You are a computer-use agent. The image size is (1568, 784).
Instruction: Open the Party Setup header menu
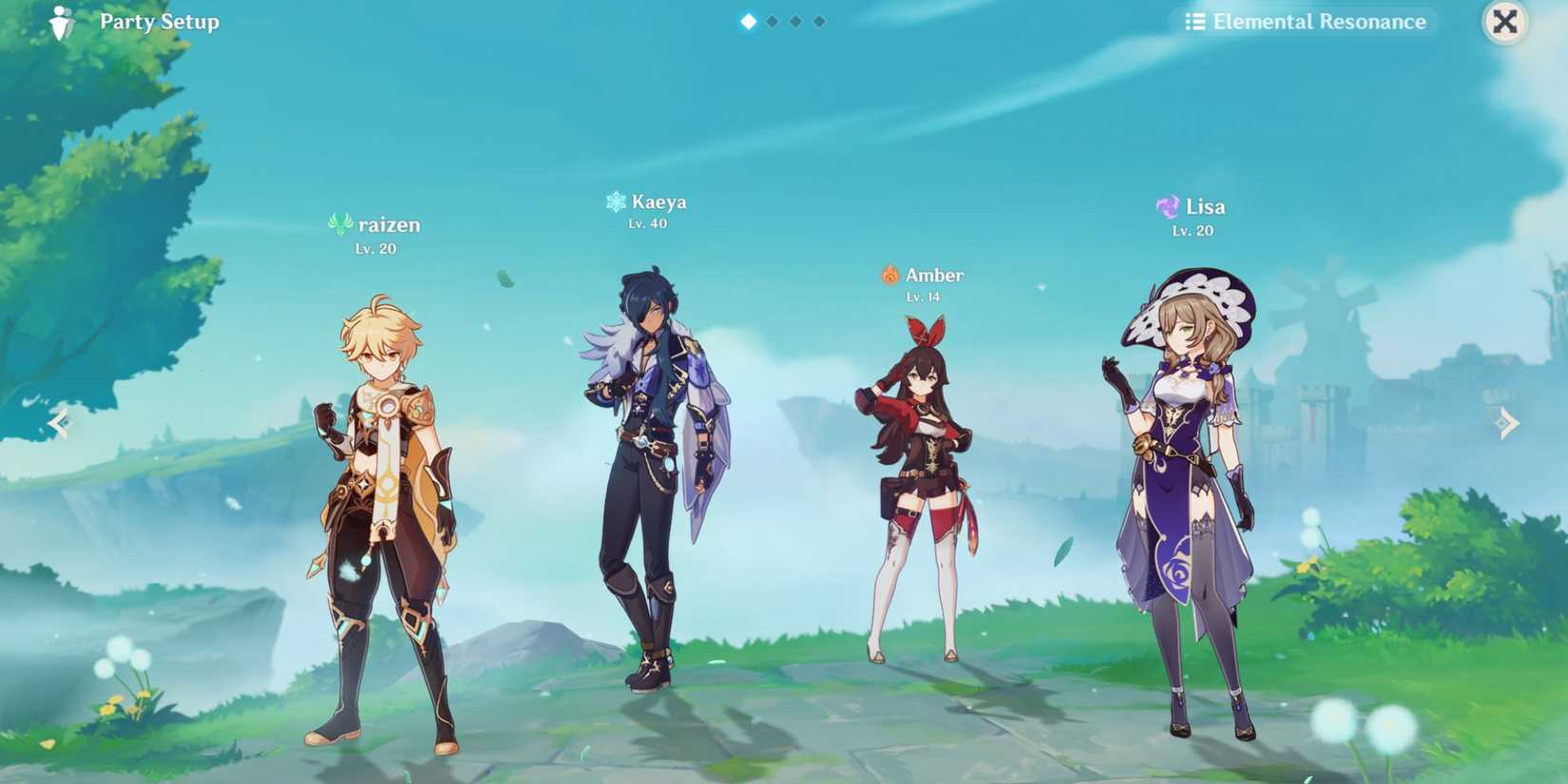tap(158, 21)
